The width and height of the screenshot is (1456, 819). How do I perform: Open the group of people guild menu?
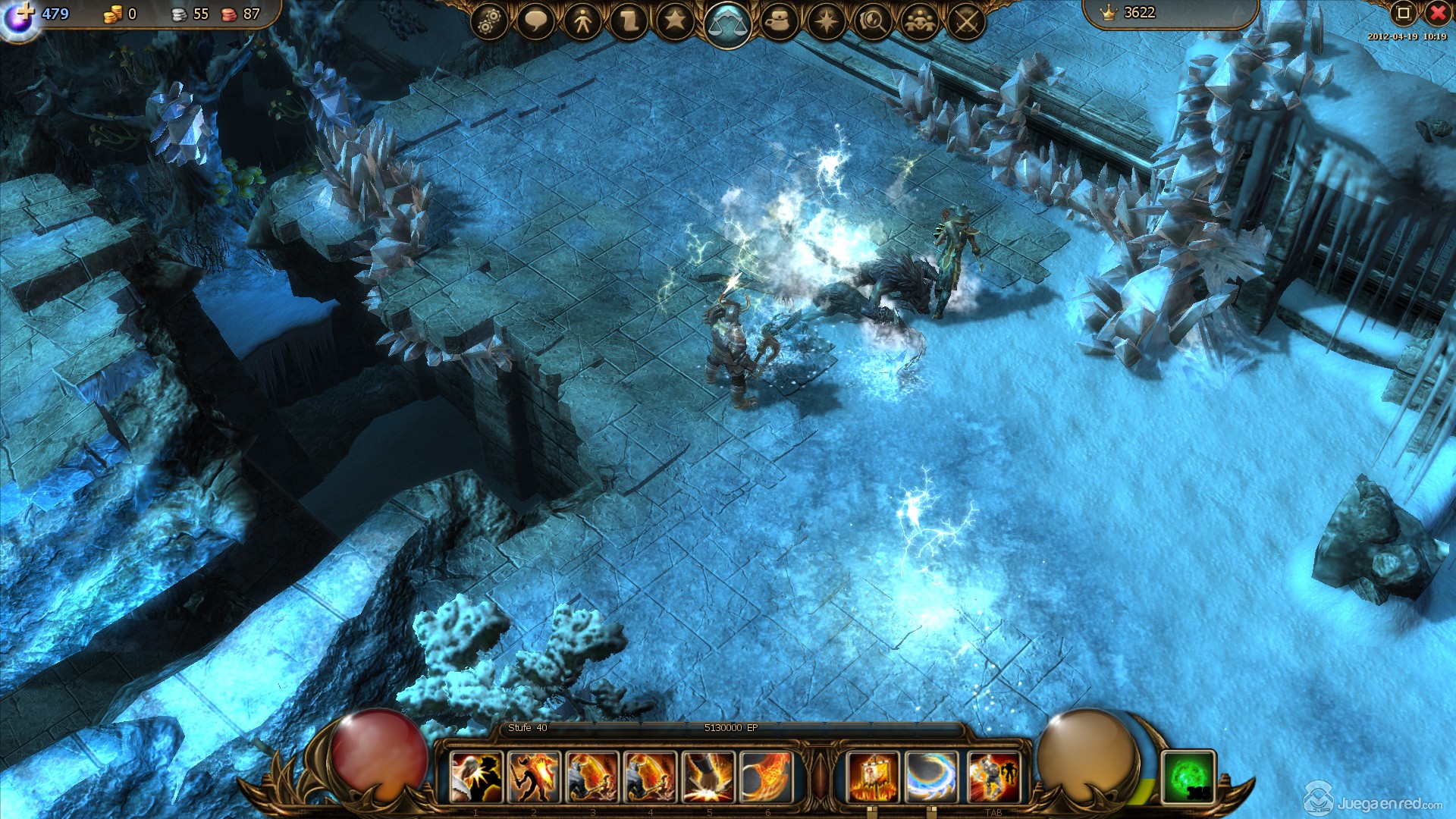coord(920,21)
